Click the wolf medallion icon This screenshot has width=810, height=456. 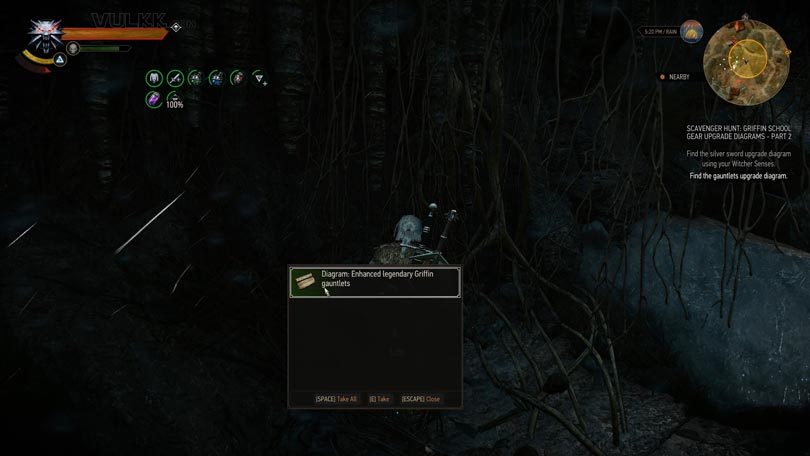pos(43,30)
